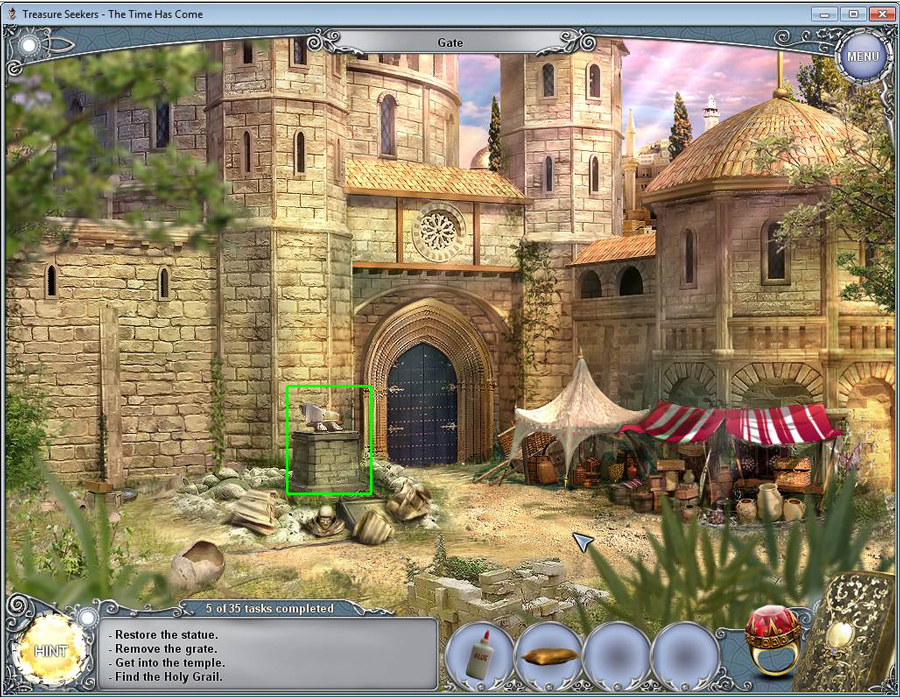Screen dimensions: 900x697
Task: Open the game MENU
Action: pyautogui.click(x=862, y=56)
